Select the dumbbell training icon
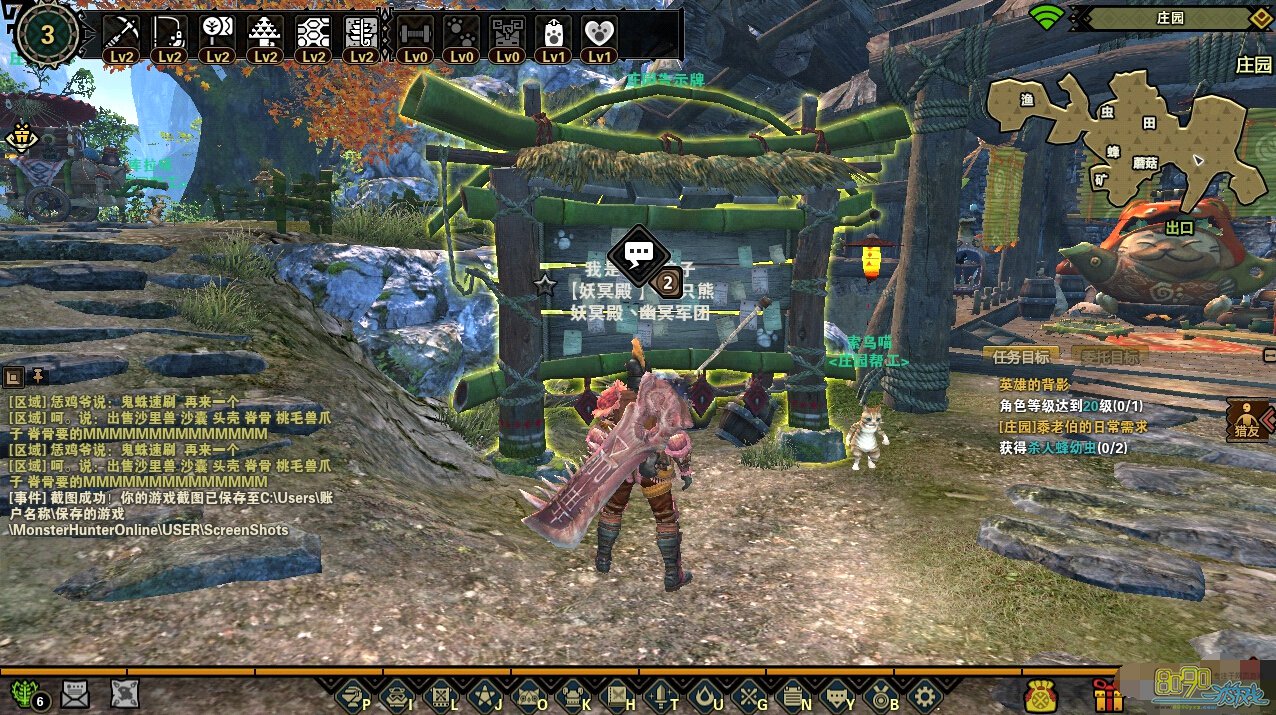The image size is (1276, 715). point(413,33)
